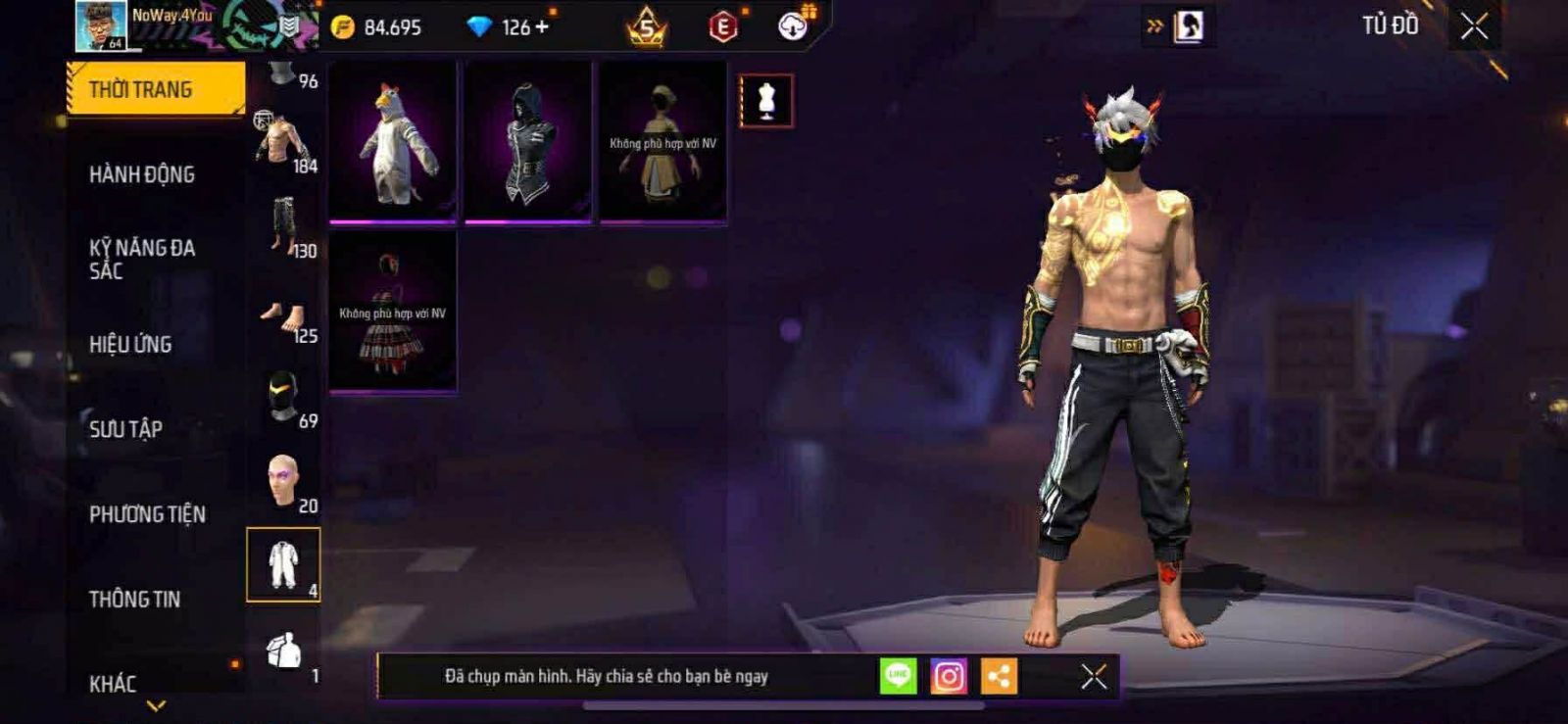Share the screenshot via LINE
The width and height of the screenshot is (1568, 724).
(x=898, y=676)
